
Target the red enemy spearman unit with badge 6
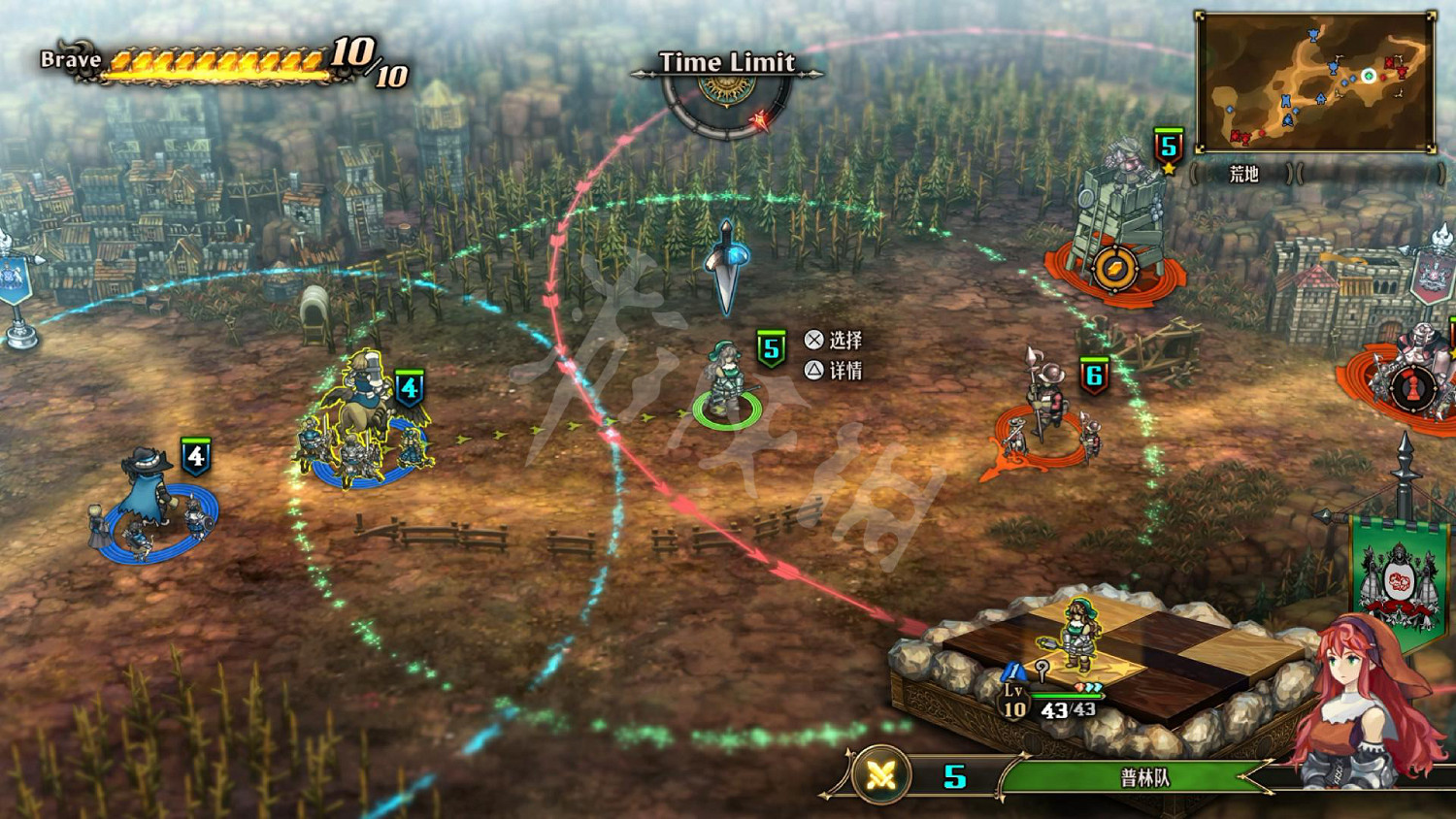pyautogui.click(x=1041, y=412)
